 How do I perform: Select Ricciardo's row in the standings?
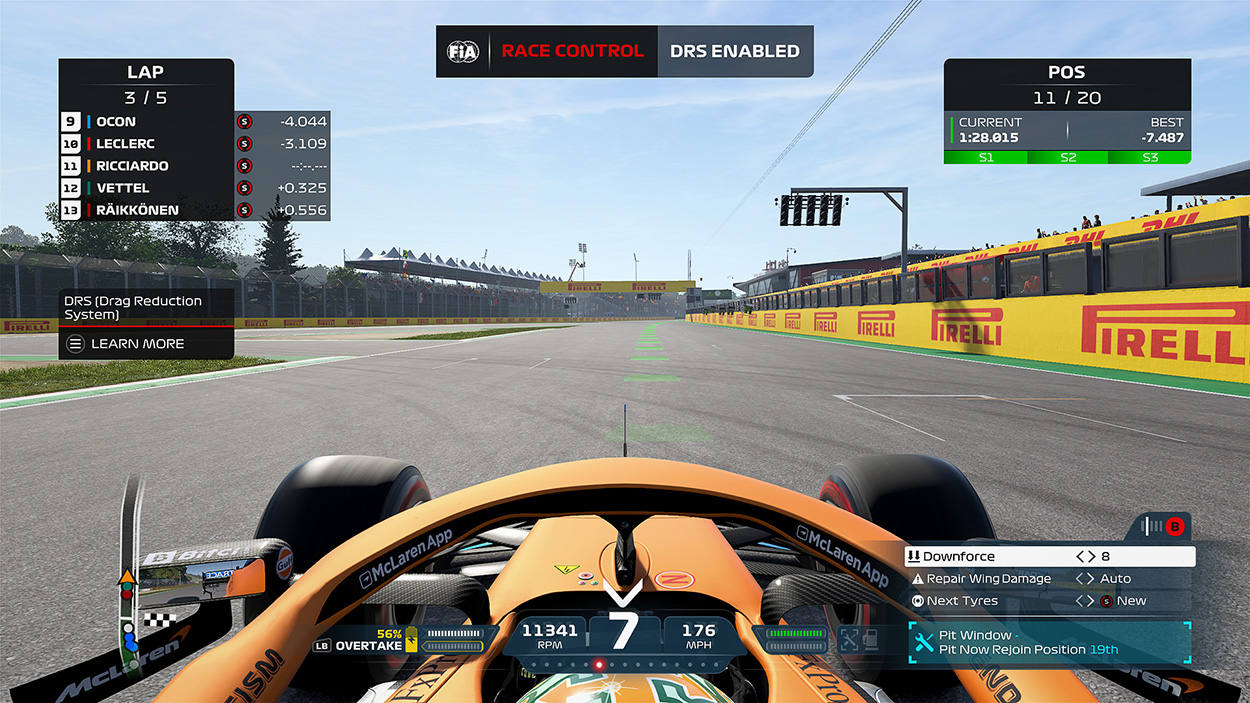point(194,166)
